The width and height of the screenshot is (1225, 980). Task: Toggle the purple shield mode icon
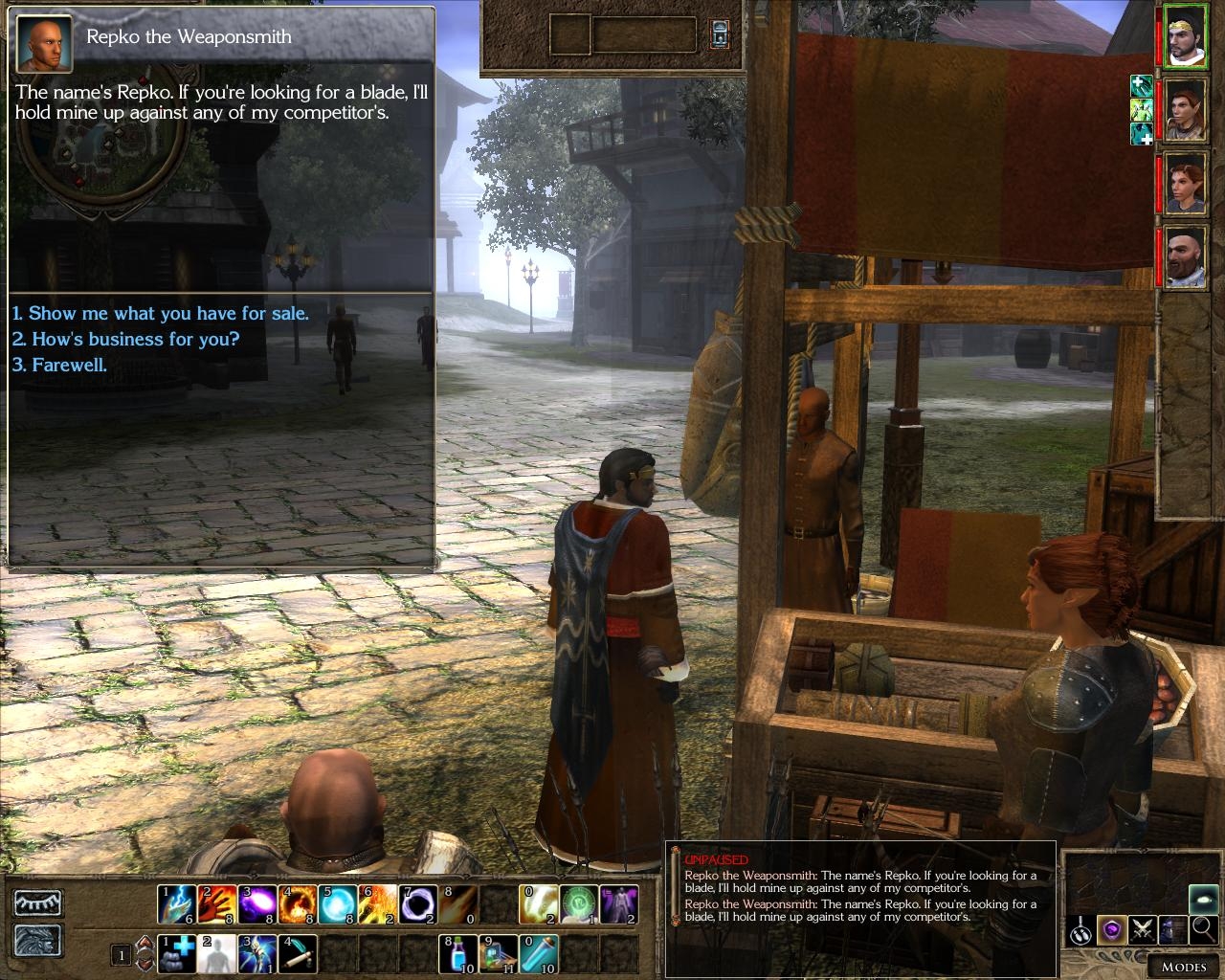tap(1111, 928)
